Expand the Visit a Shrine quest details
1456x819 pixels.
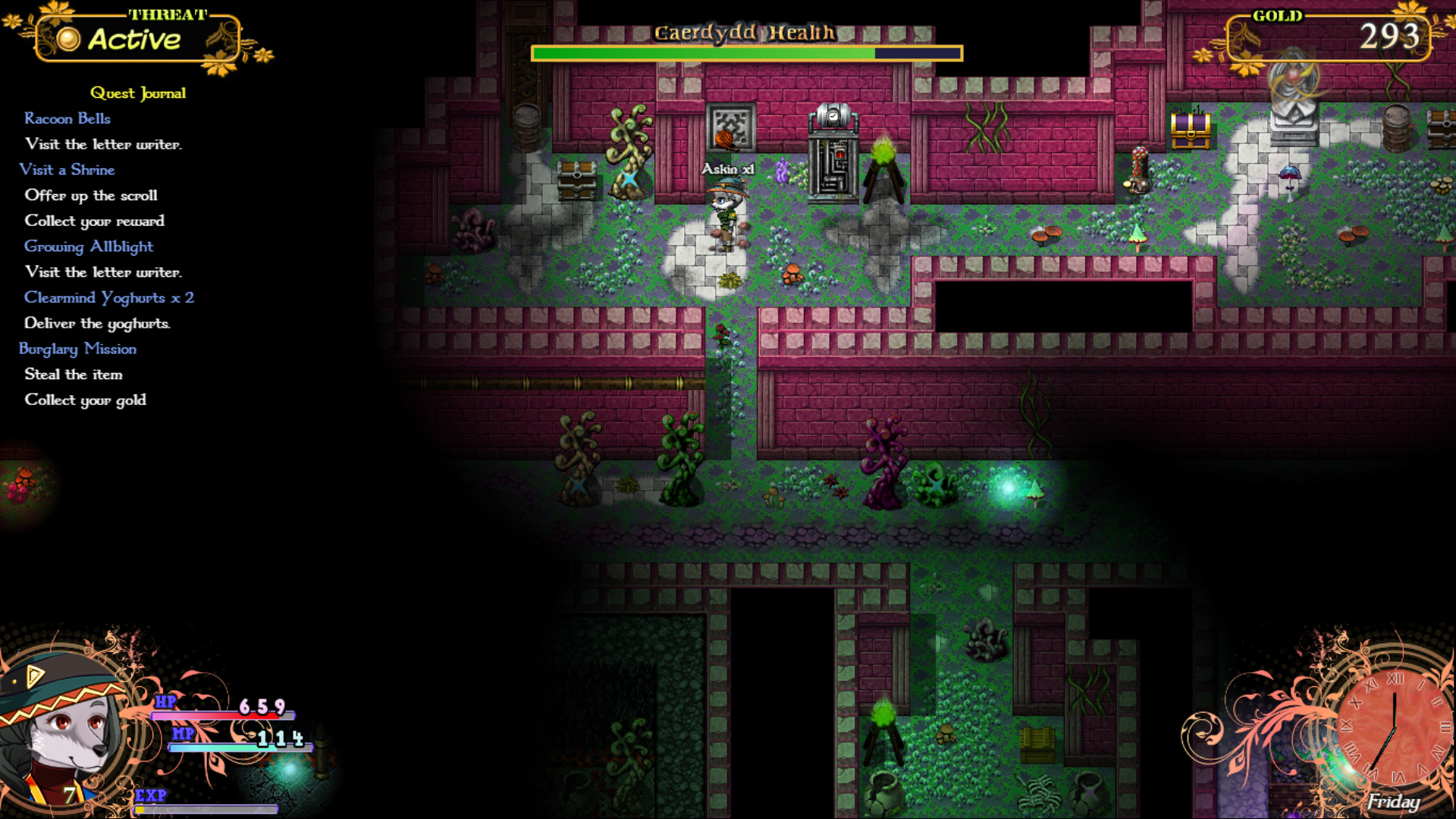coord(68,170)
